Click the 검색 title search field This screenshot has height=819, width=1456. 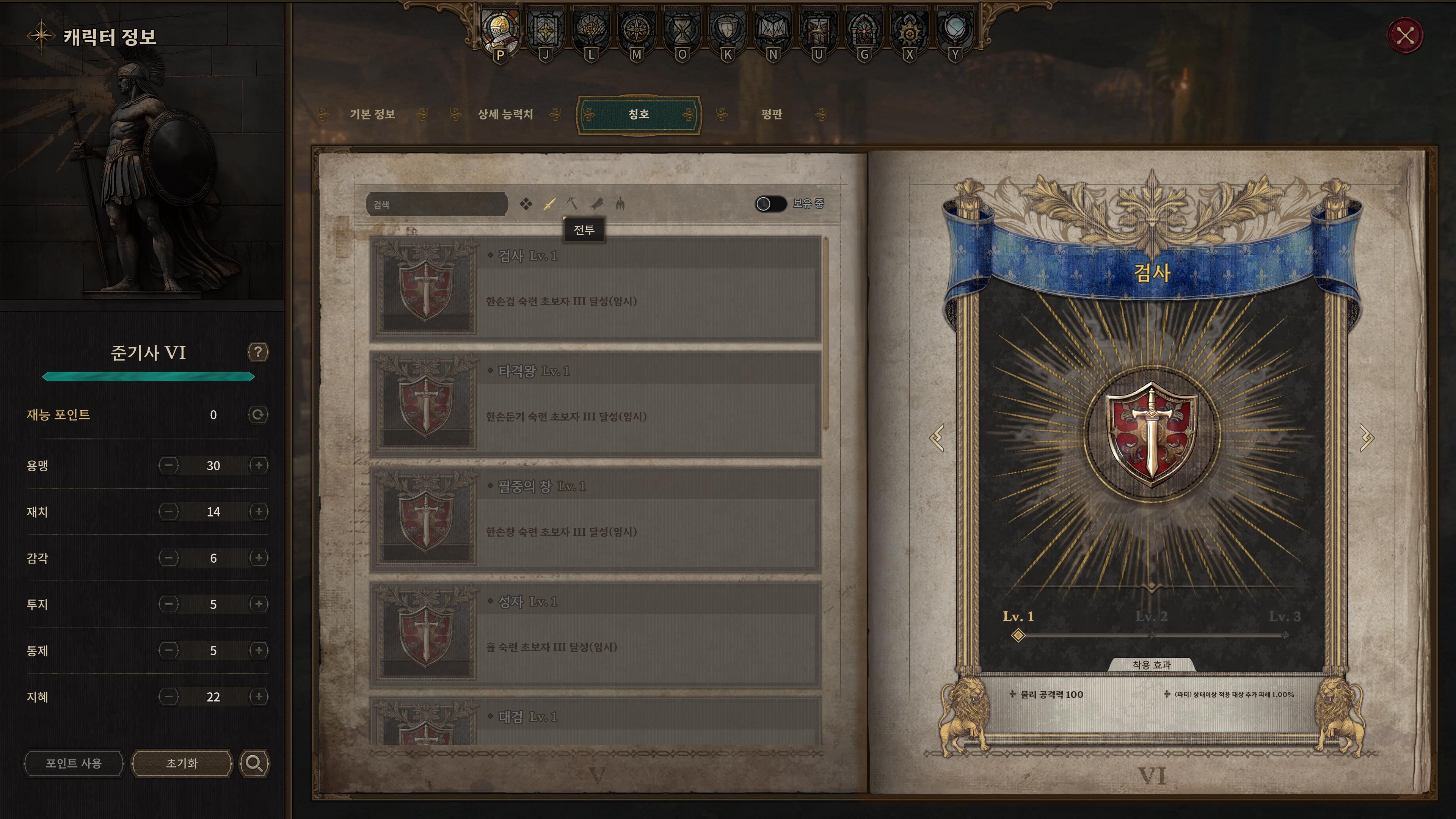436,204
